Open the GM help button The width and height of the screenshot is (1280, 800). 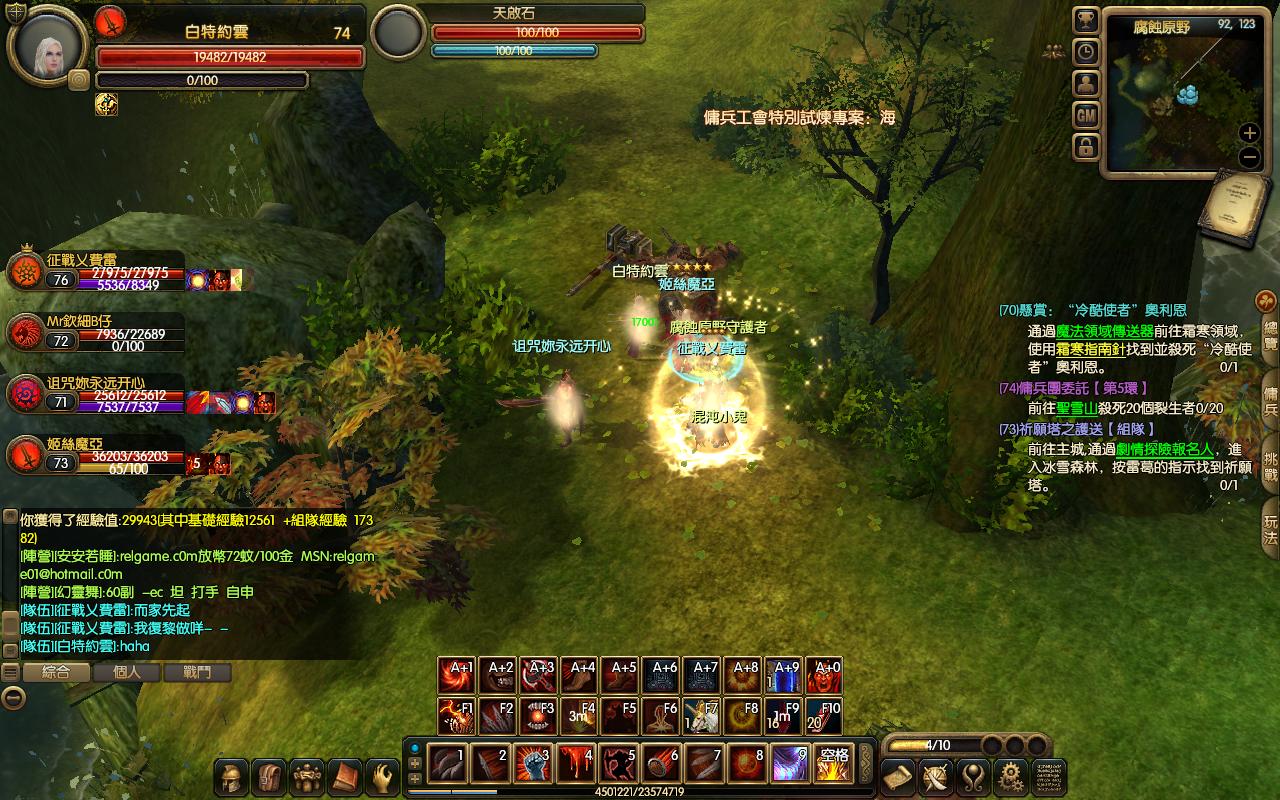(x=1086, y=115)
